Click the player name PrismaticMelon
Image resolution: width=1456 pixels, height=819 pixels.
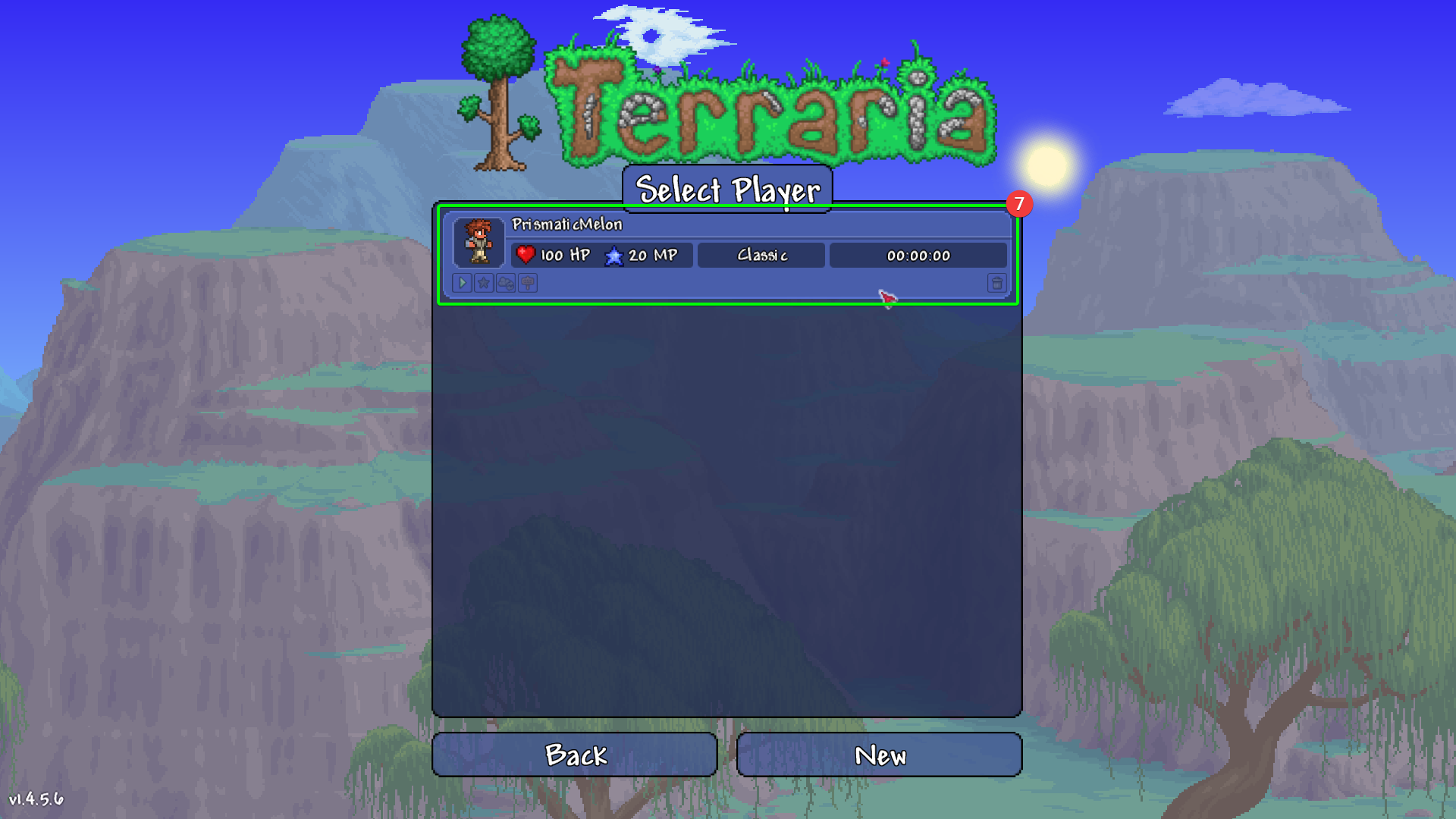[x=567, y=224]
